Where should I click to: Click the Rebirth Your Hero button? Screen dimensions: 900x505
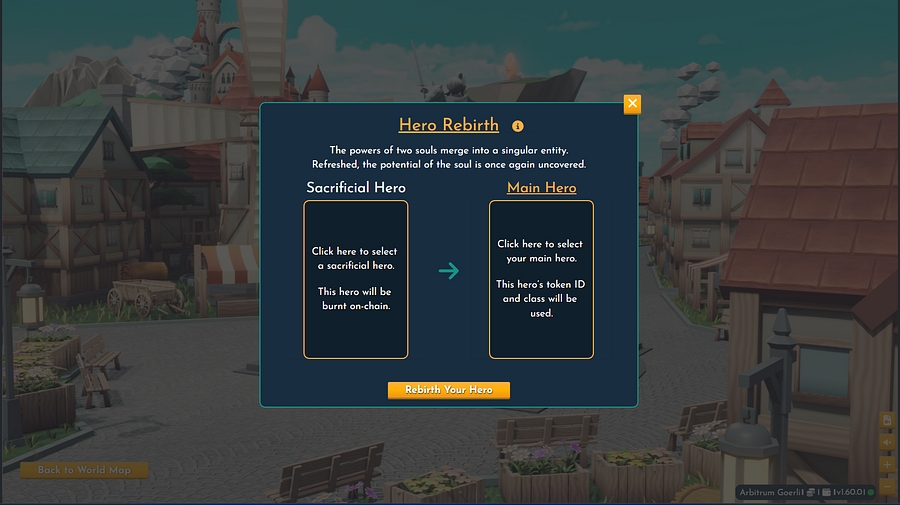coord(449,390)
